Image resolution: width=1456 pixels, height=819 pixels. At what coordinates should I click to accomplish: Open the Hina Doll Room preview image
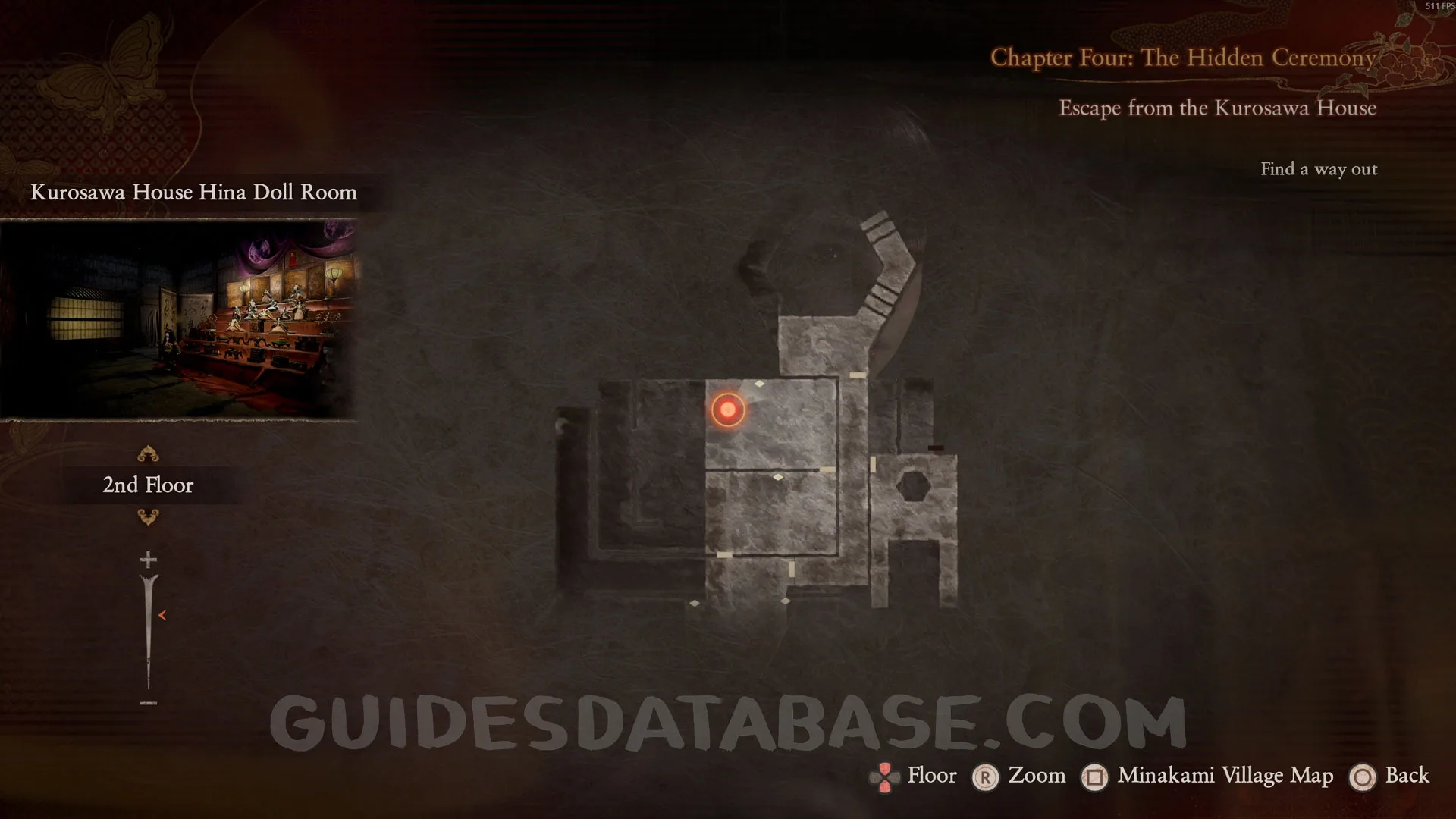point(179,319)
